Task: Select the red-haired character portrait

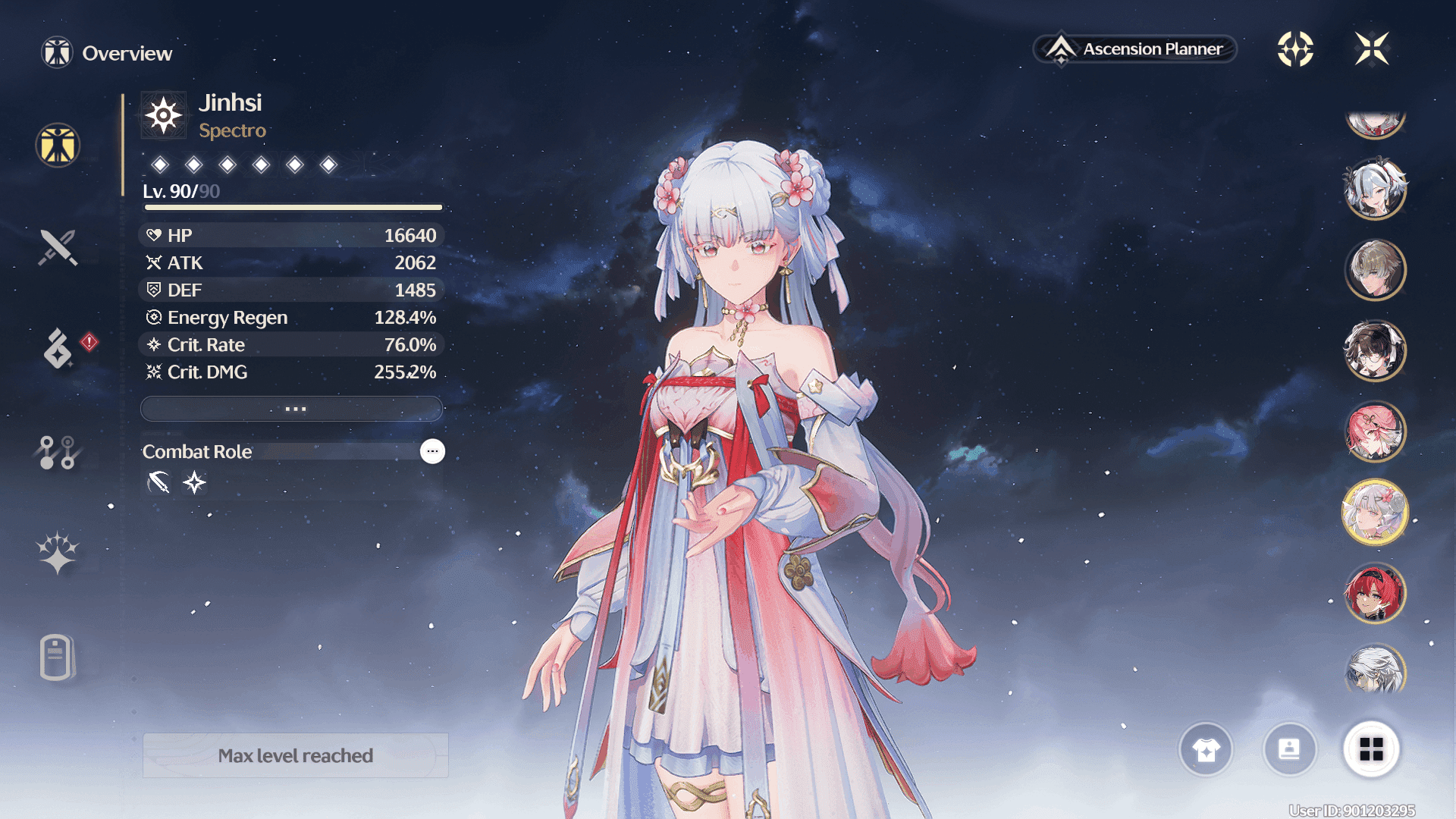Action: pos(1375,592)
